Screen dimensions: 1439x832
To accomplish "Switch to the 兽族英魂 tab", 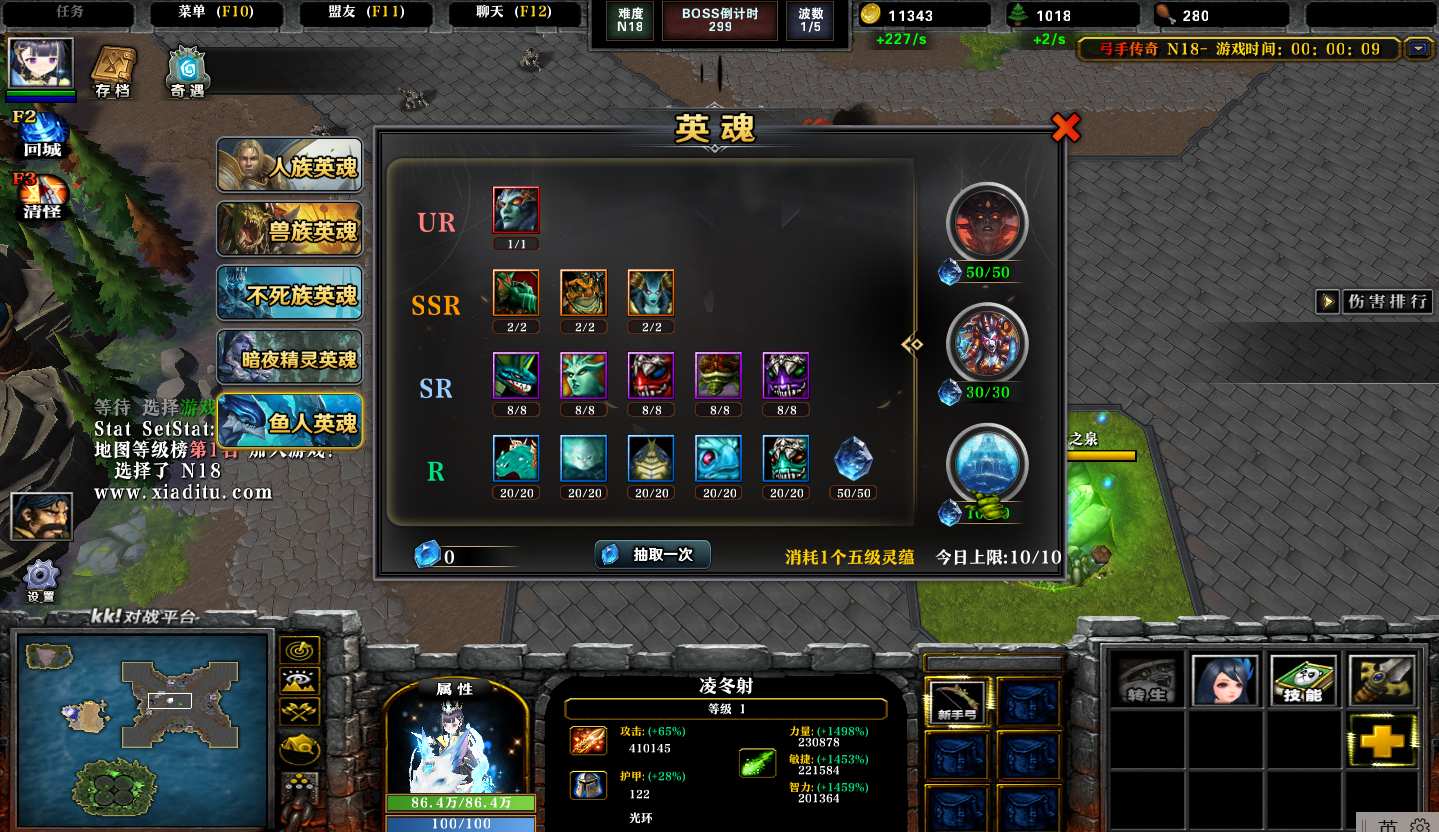I will coord(290,230).
